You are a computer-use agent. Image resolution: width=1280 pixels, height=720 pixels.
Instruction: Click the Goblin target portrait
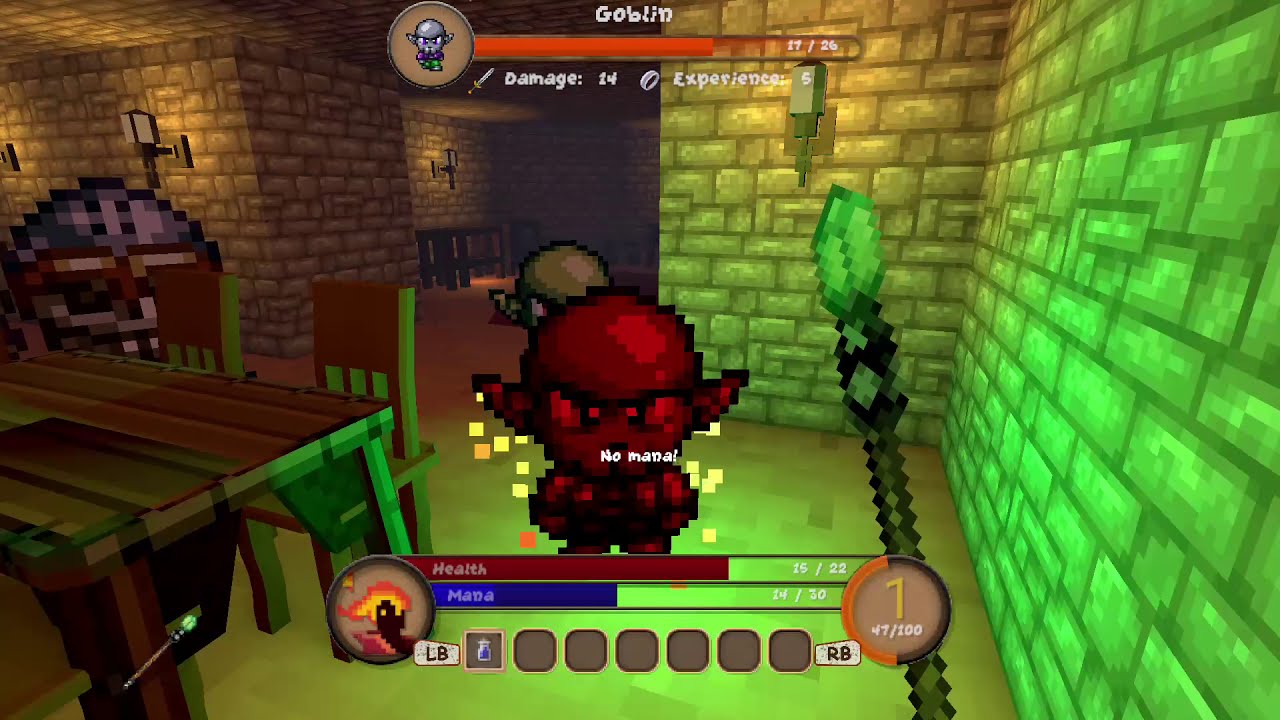pos(431,45)
